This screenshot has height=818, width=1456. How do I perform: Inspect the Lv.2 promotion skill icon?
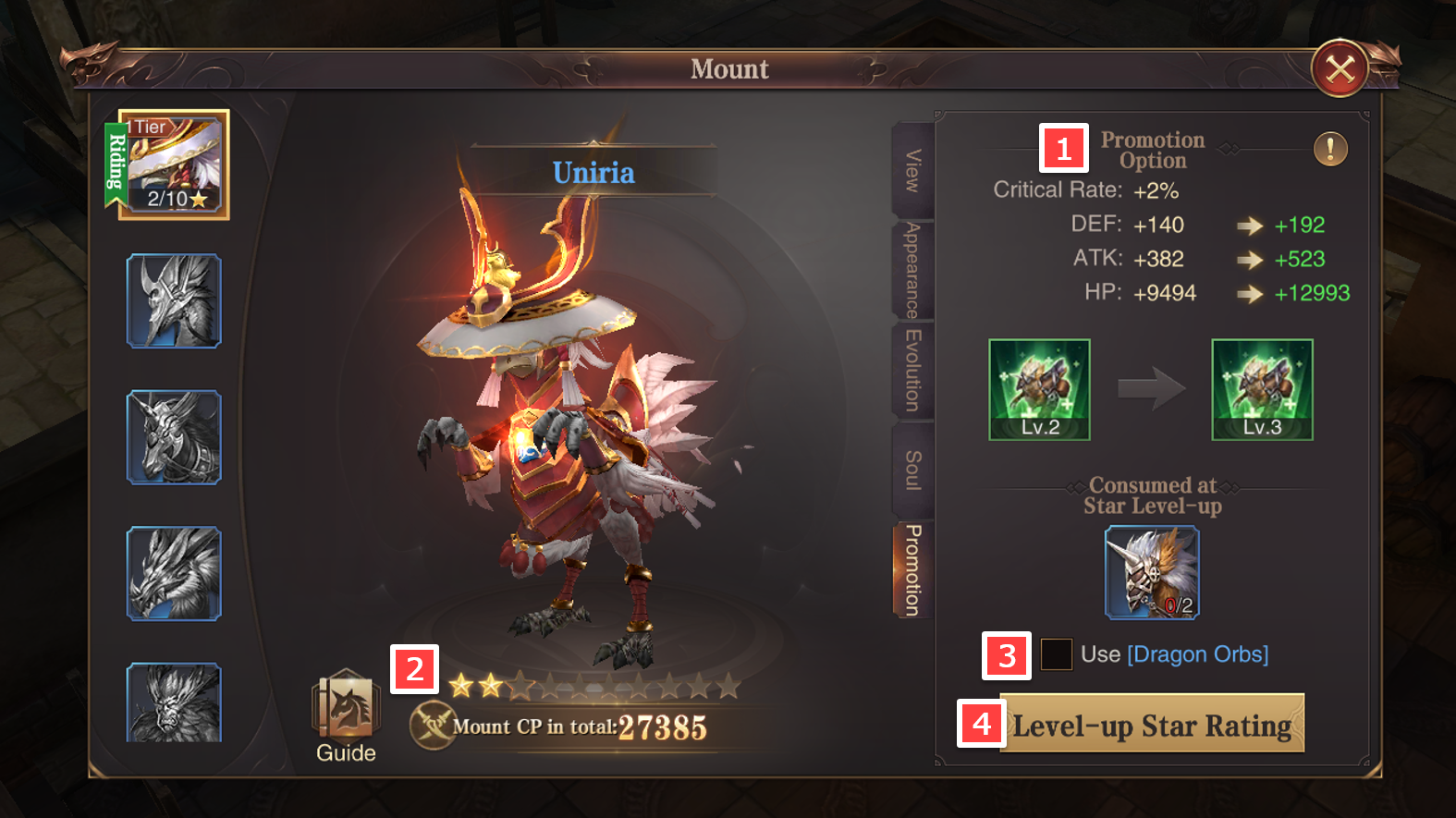click(x=1040, y=389)
